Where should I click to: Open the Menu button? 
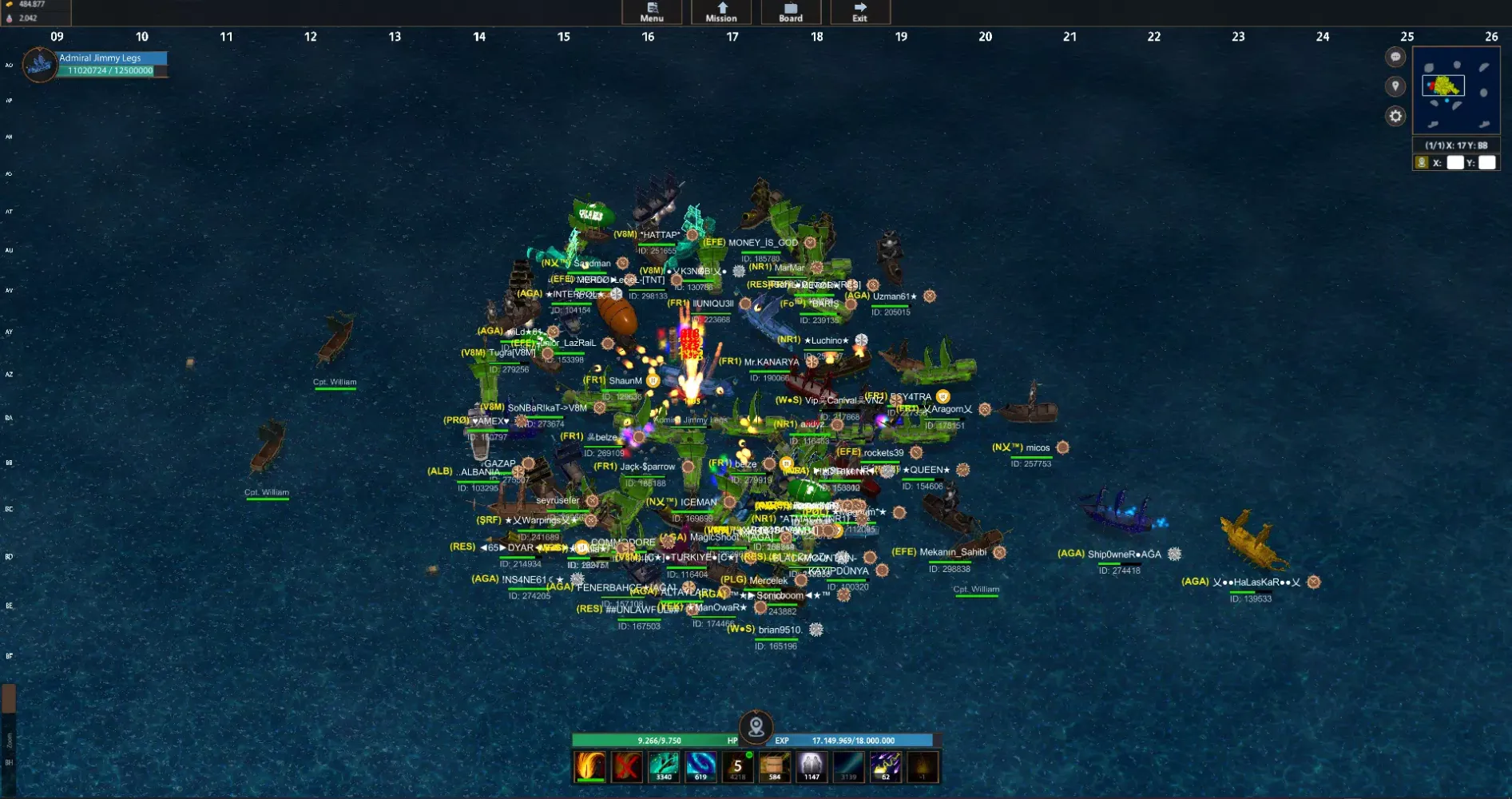click(652, 12)
